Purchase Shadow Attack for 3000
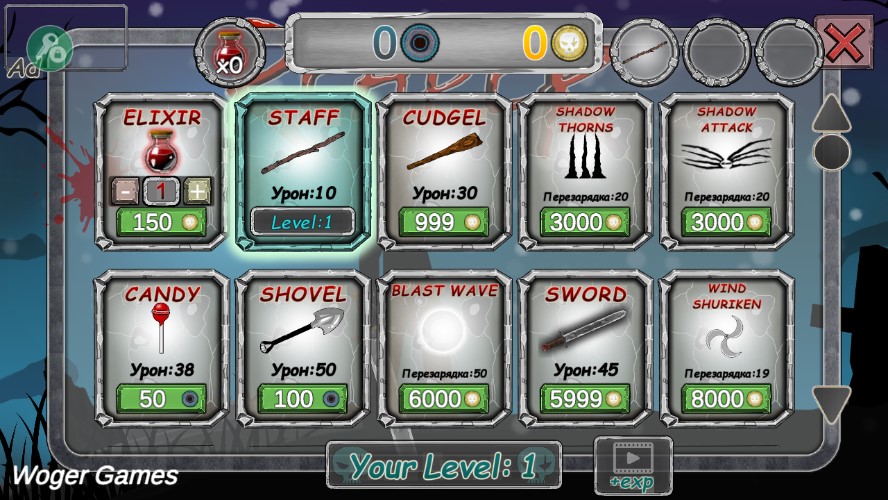The width and height of the screenshot is (888, 500). click(727, 222)
